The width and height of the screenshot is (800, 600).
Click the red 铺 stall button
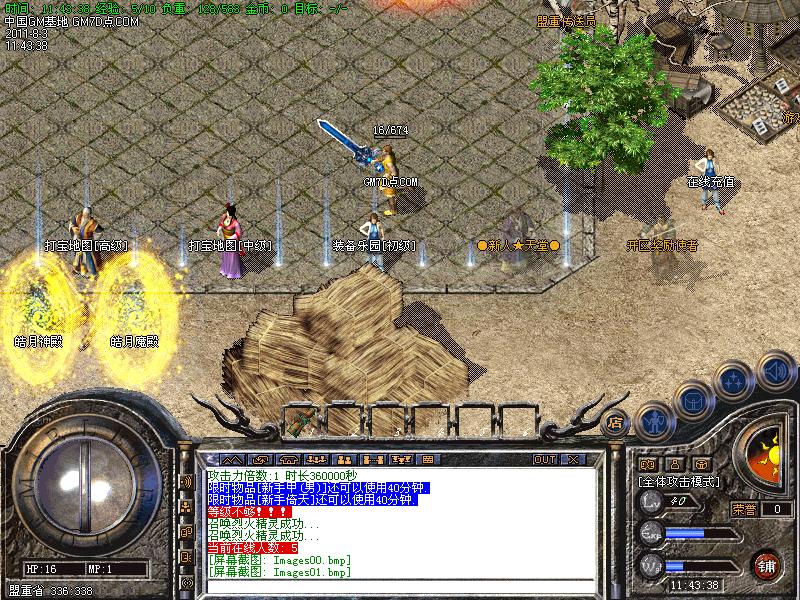(767, 563)
